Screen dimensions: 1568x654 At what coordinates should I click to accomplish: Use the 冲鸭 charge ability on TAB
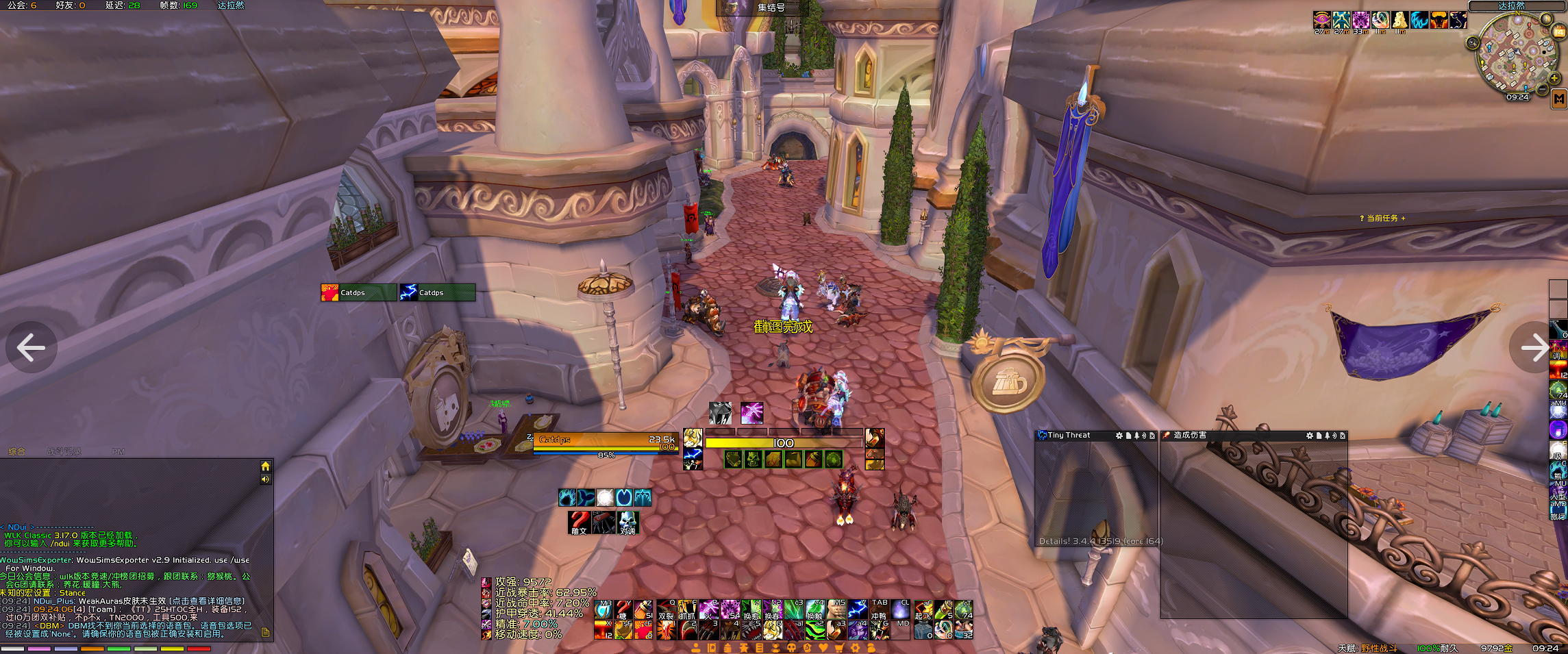click(x=880, y=610)
